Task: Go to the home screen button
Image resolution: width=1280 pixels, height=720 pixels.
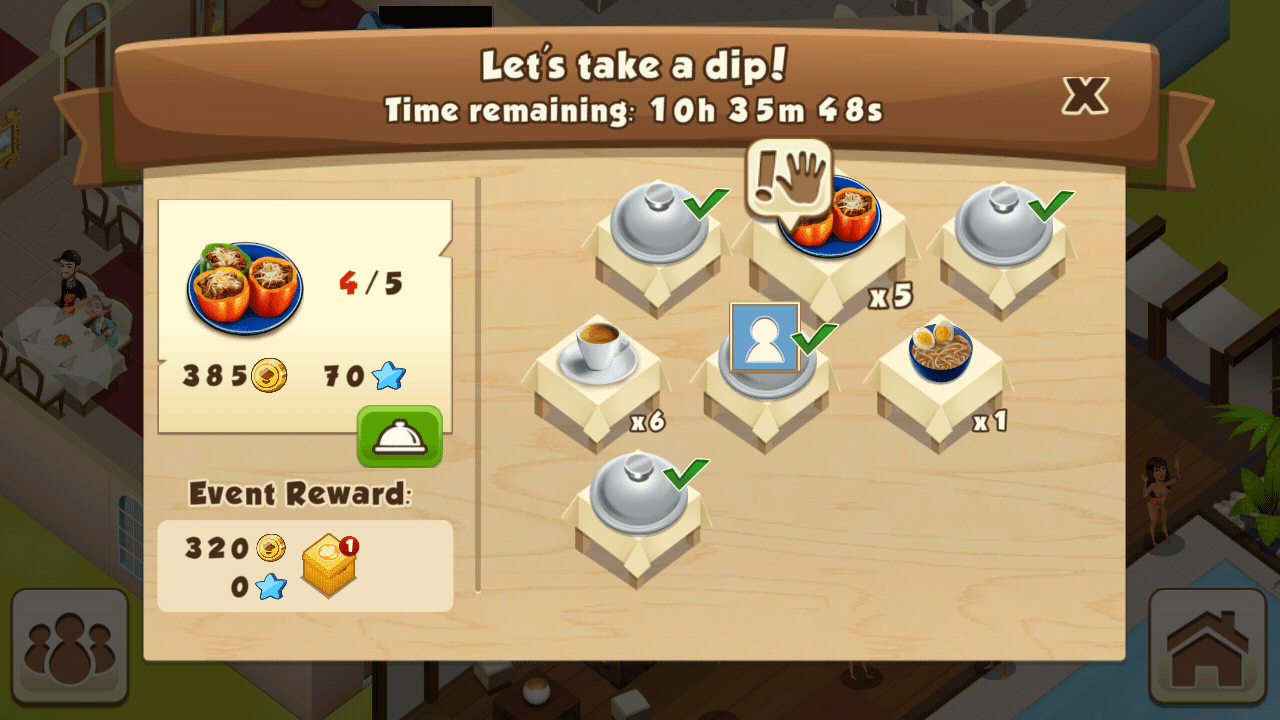Action: tap(1208, 646)
